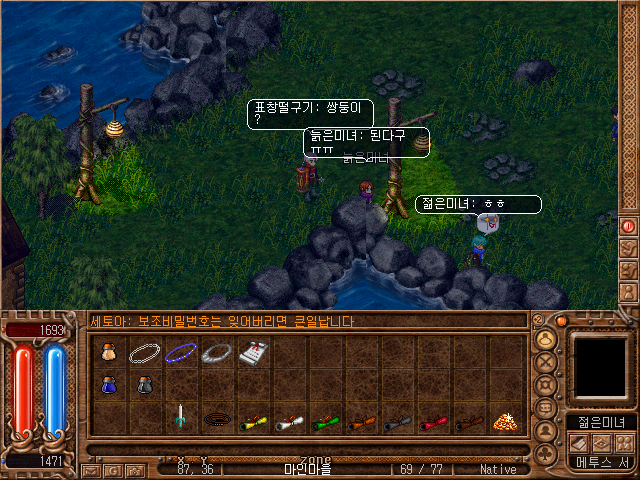
Task: Click the red round button on right edge
Action: [x=629, y=226]
